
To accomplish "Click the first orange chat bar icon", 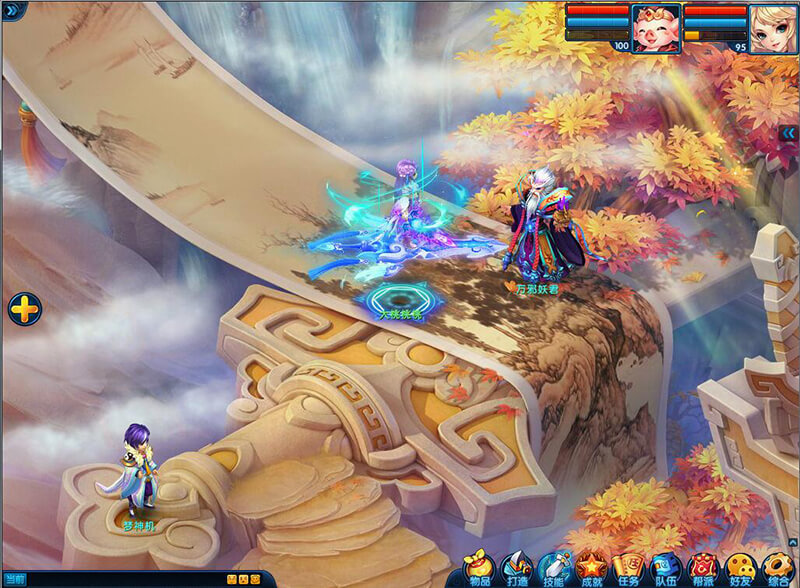I will 231,580.
